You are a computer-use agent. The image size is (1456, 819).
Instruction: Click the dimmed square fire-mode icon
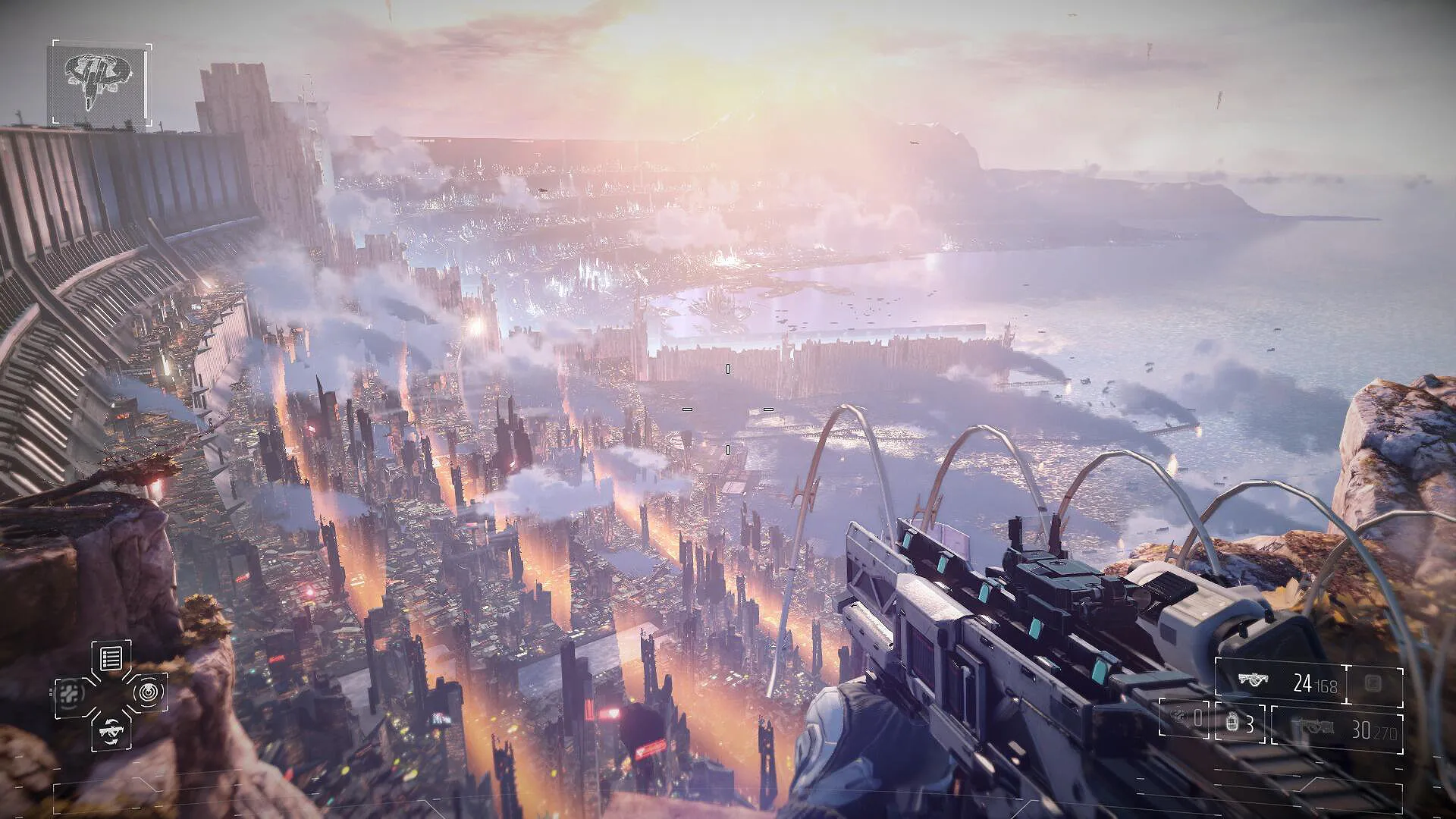[1373, 682]
